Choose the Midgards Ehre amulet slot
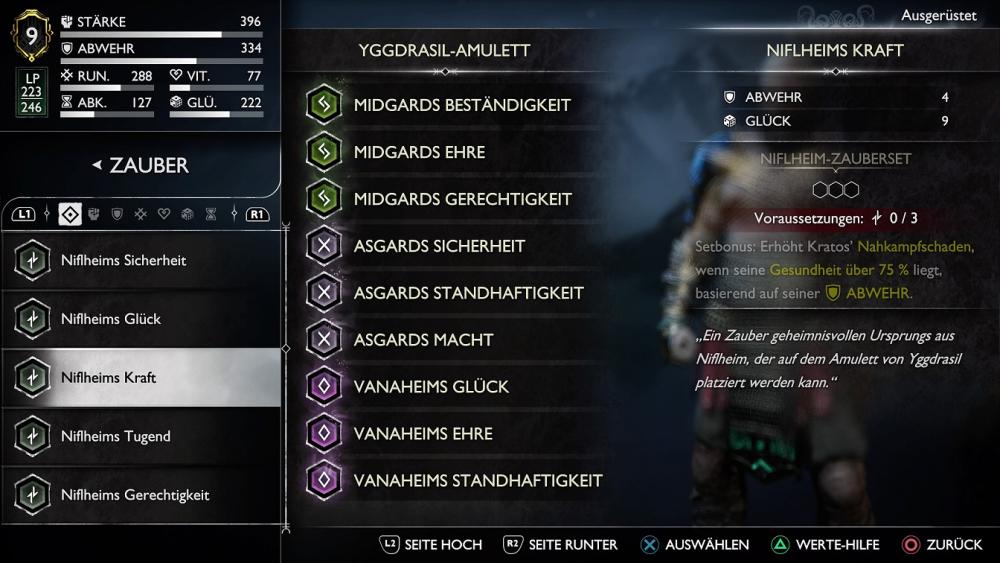 tap(420, 152)
